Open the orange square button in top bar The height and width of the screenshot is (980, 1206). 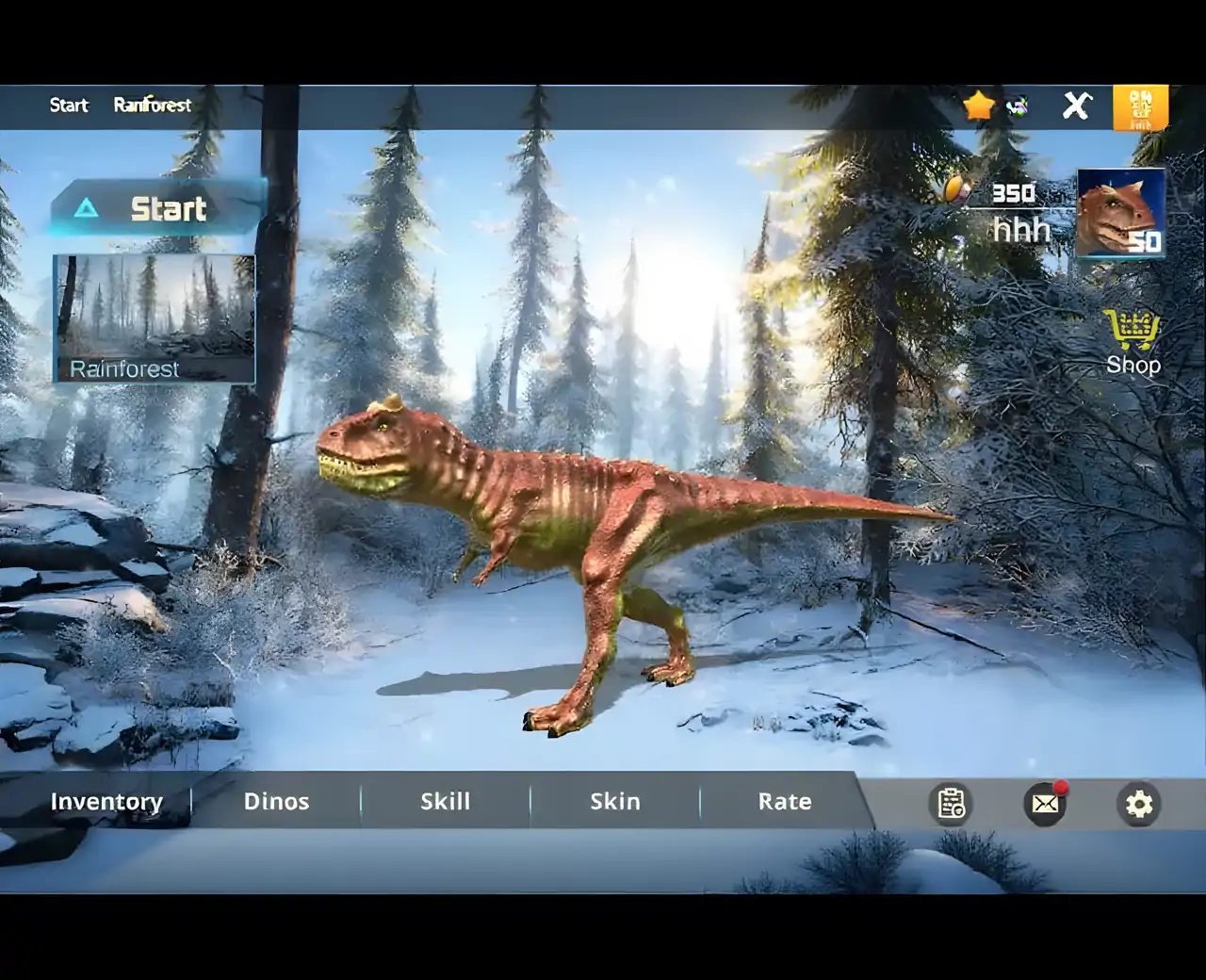1140,107
